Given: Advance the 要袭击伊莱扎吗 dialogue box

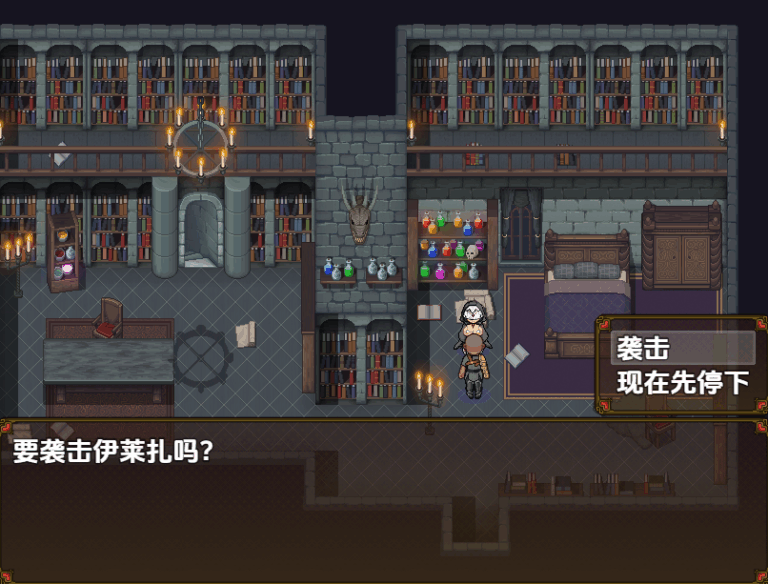Looking at the screenshot, I should (x=384, y=500).
